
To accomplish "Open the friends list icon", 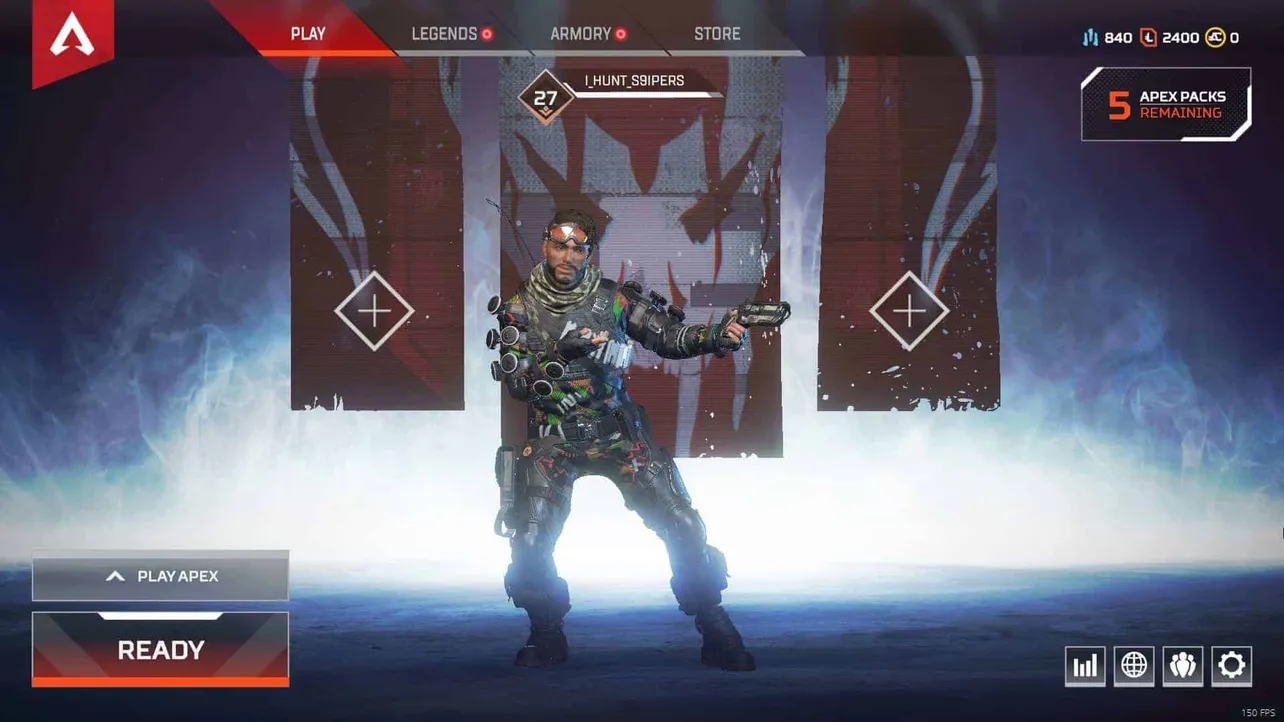I will 1183,665.
